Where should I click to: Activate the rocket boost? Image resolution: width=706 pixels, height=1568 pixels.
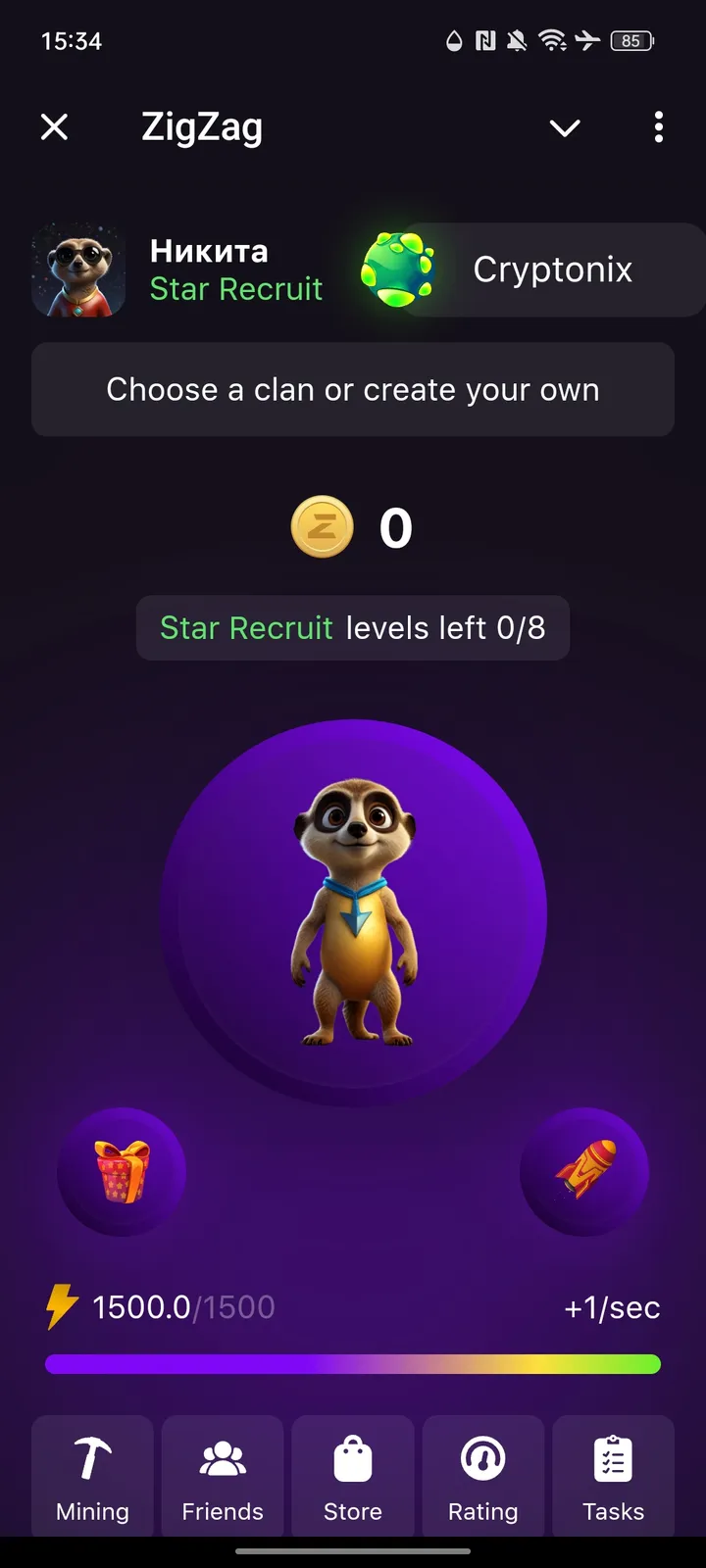[584, 1171]
